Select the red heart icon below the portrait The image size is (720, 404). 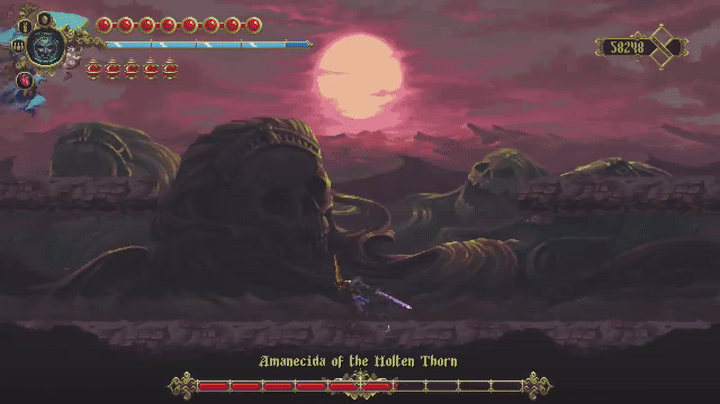tap(24, 80)
